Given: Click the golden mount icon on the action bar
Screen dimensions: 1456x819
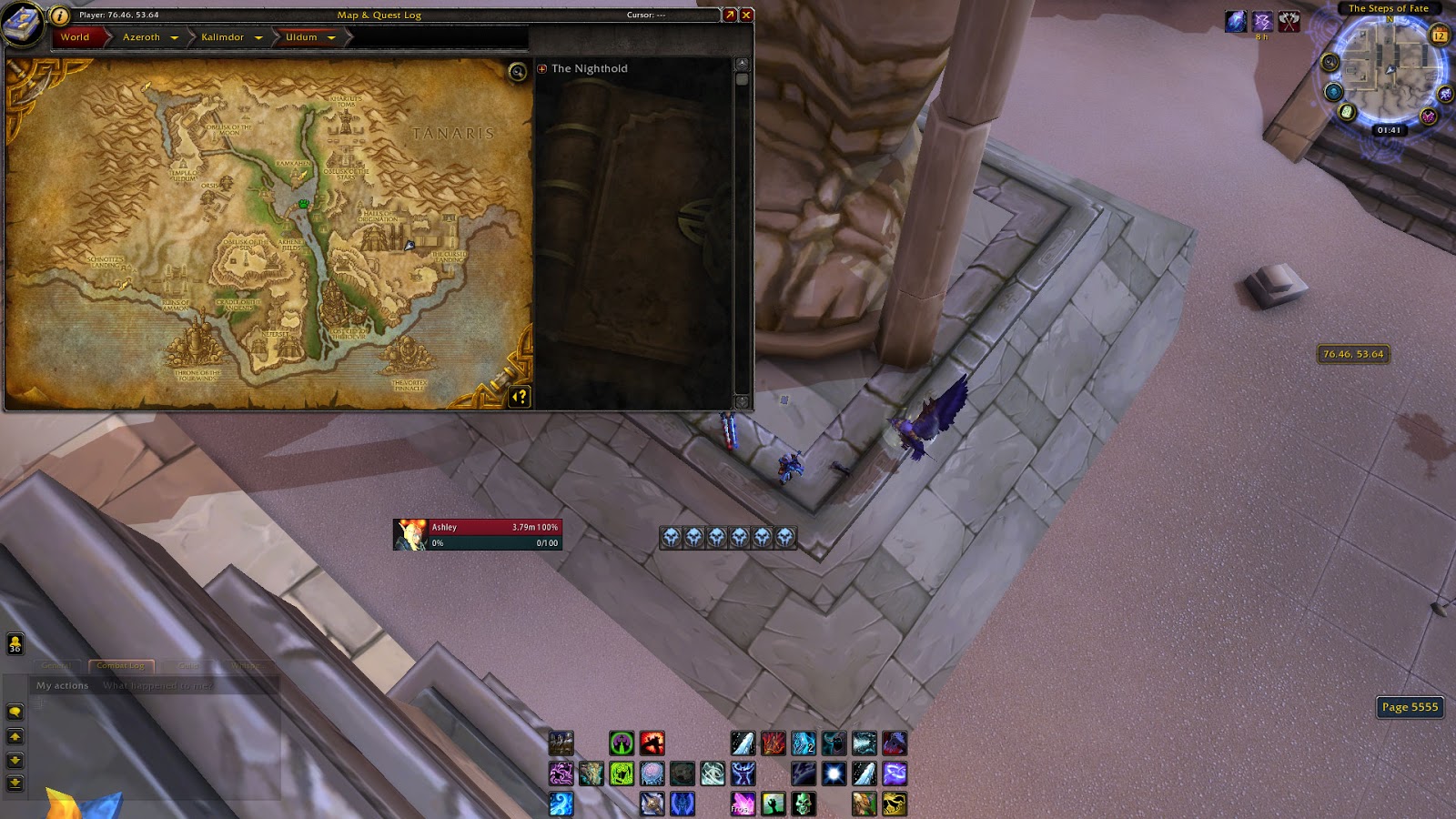Looking at the screenshot, I should pyautogui.click(x=893, y=804).
